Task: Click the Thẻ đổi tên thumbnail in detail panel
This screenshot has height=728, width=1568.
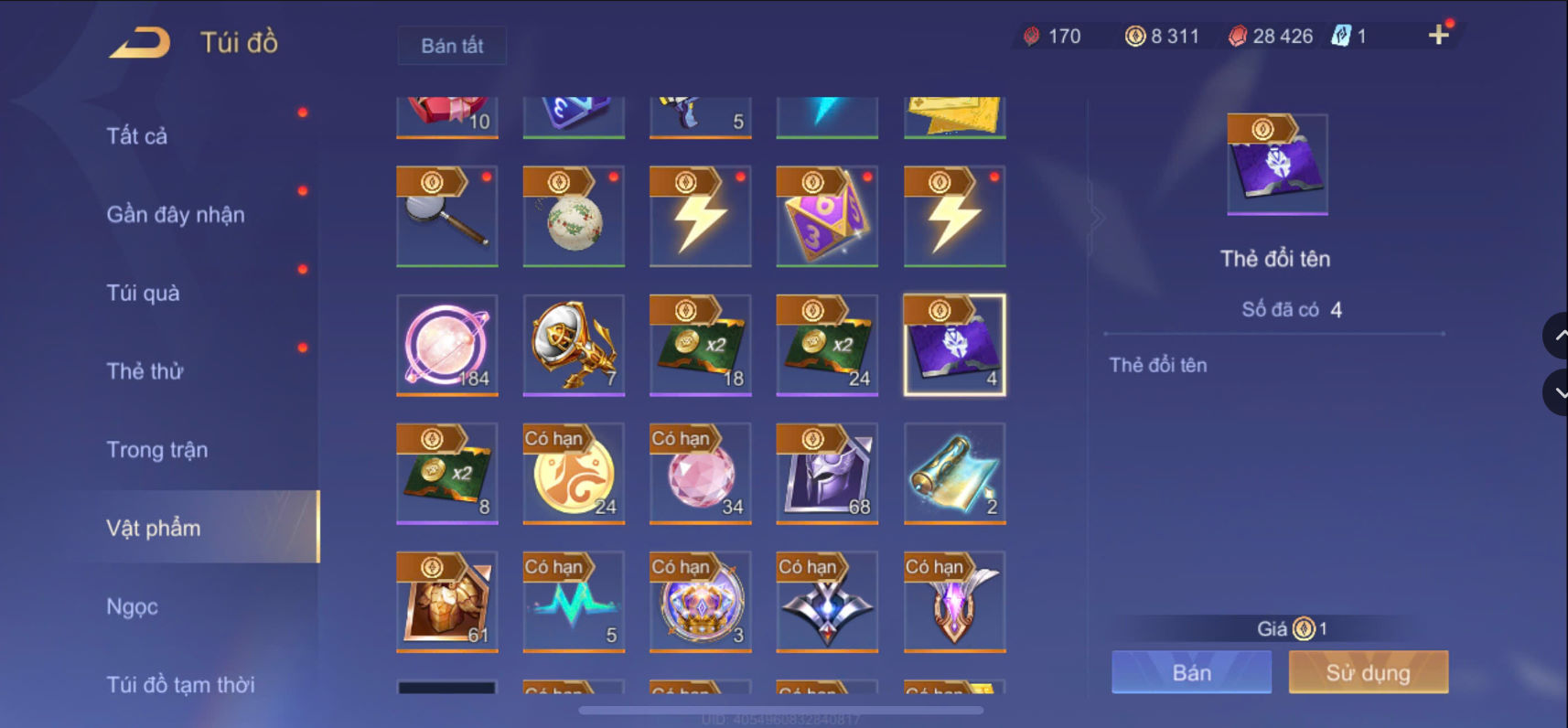Action: [x=1276, y=165]
